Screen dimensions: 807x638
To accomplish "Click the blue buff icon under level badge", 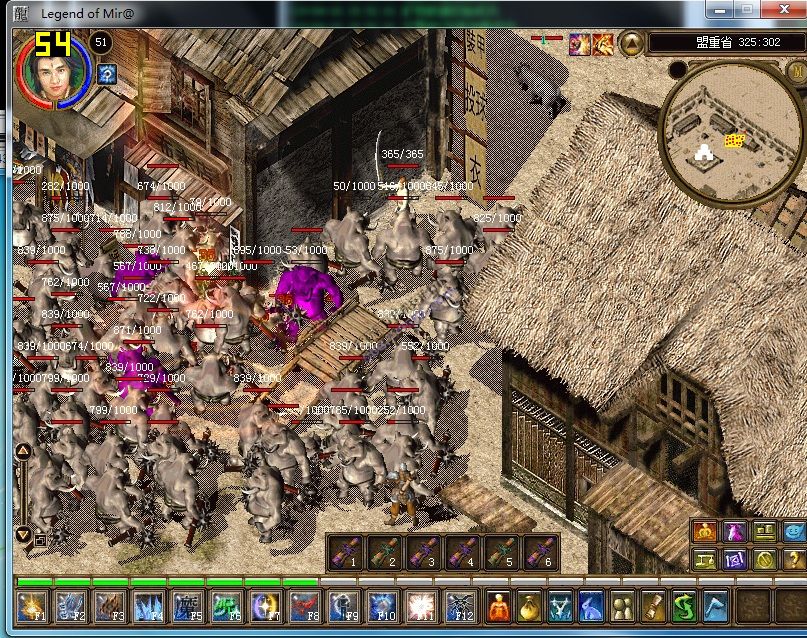I will (x=107, y=73).
